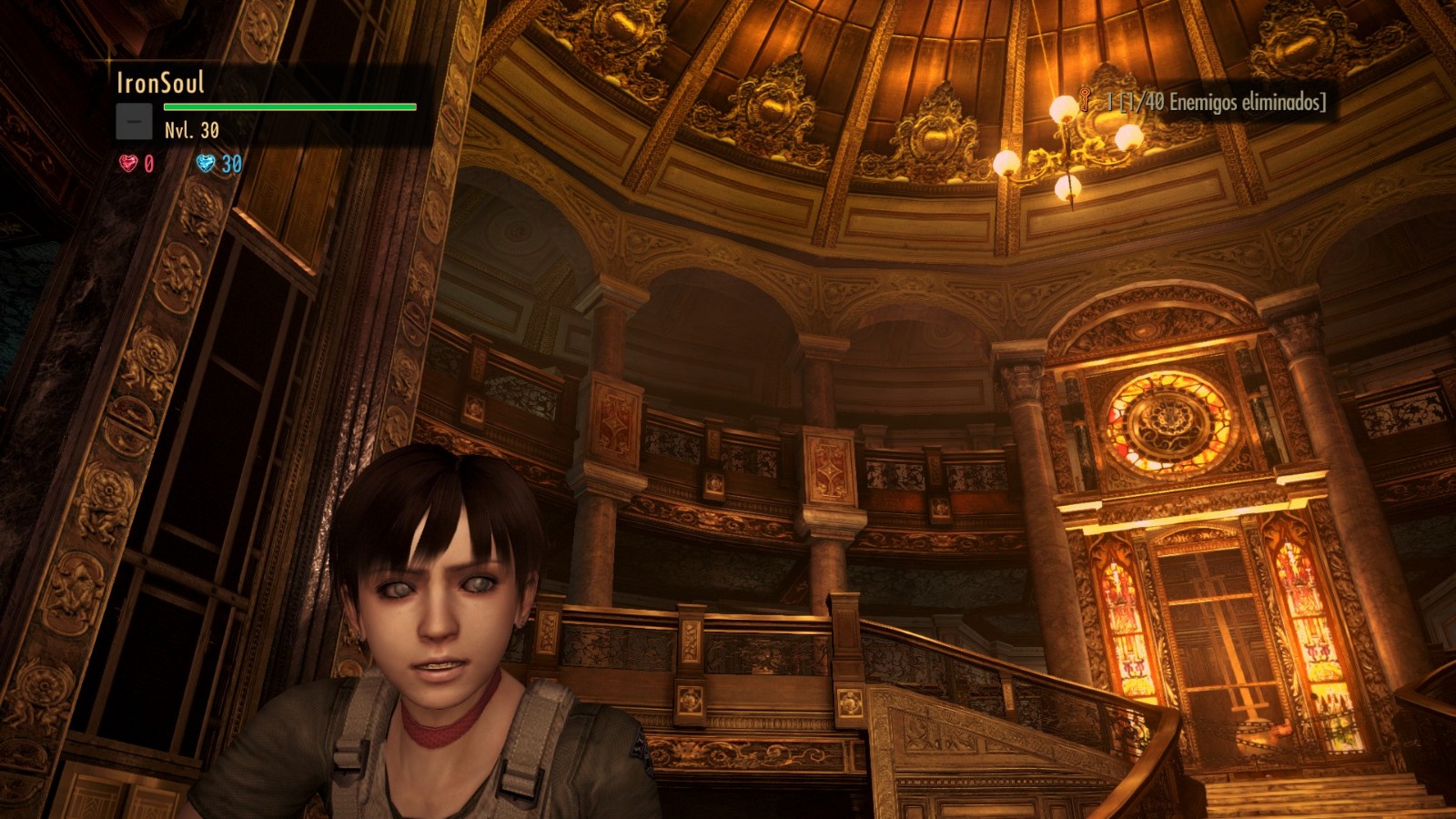Select the blue heart counter icon
Screen dimensions: 1456x819
206,163
